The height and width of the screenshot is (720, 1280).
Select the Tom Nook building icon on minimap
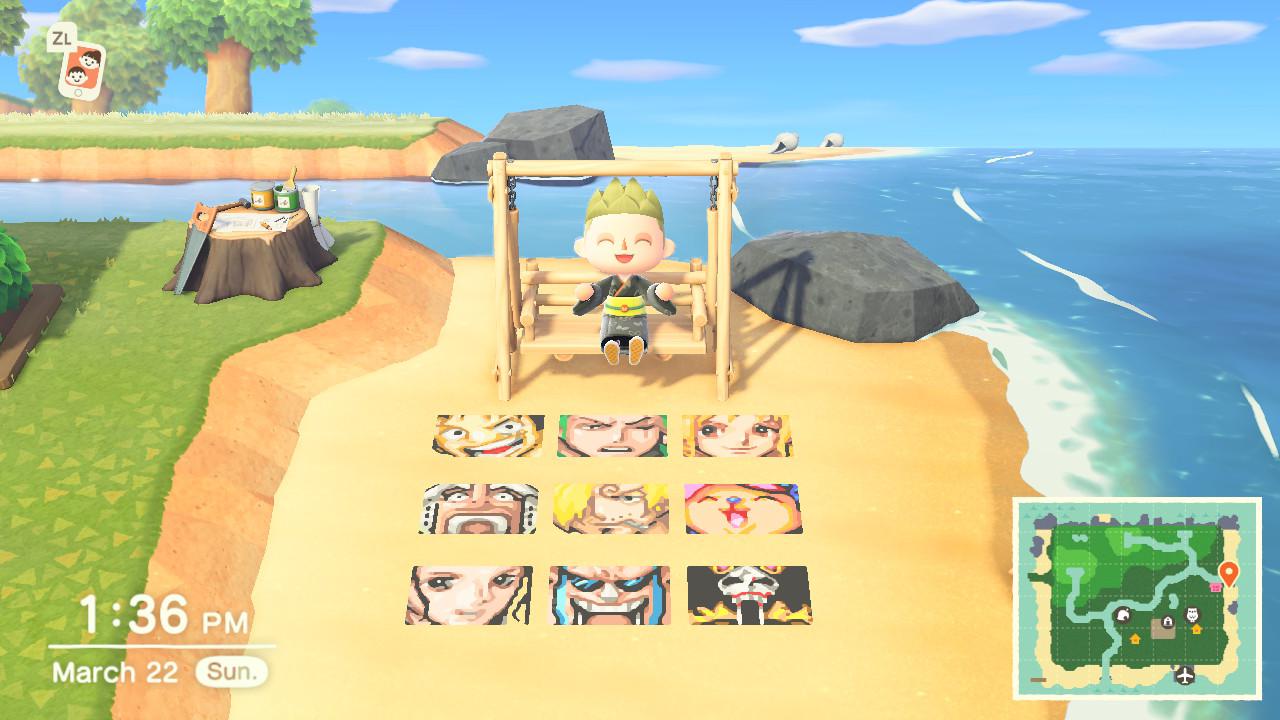click(x=1124, y=616)
